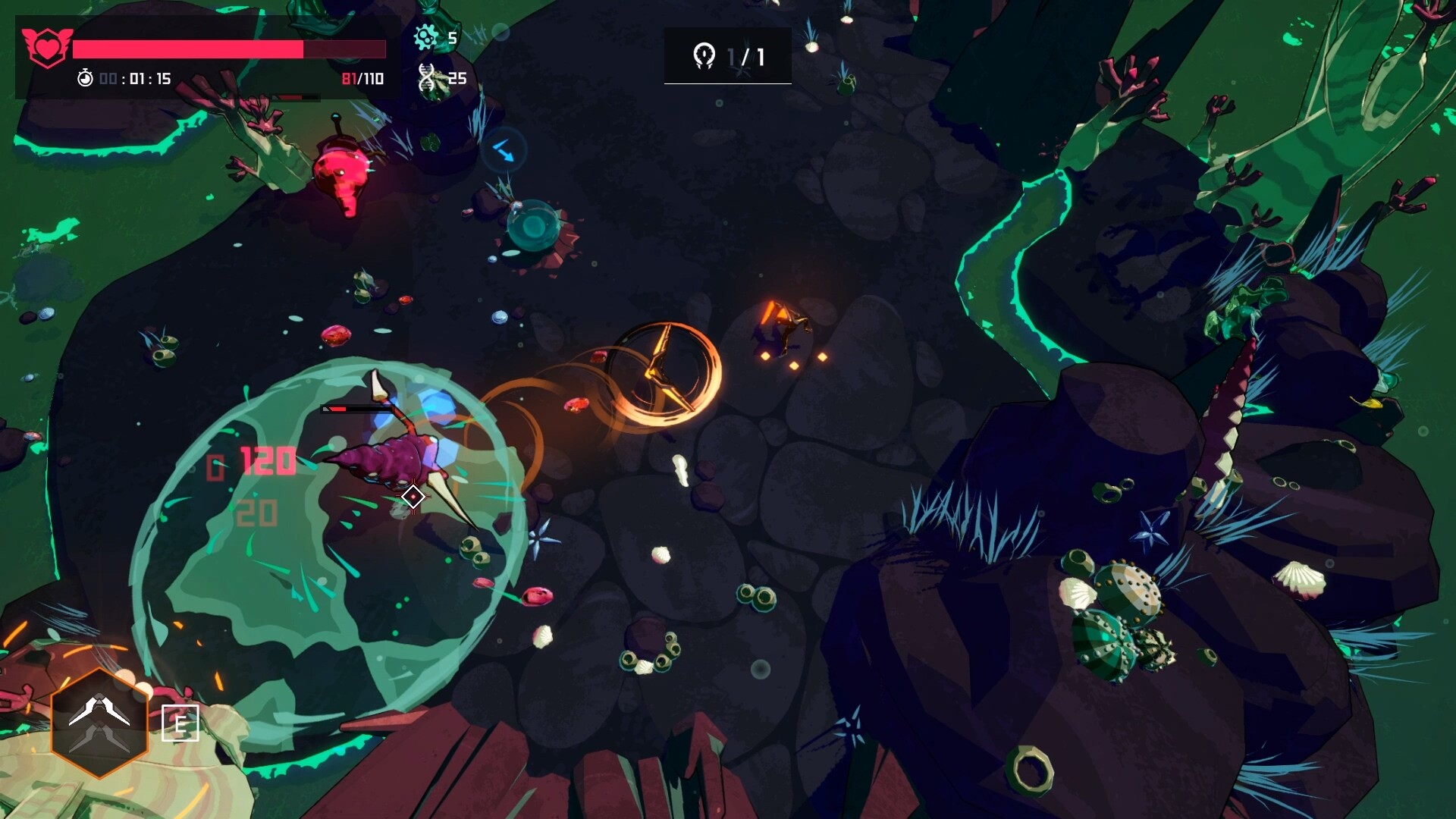Select the 1/1 objective tracker
Viewport: 1456px width, 819px height.
728,56
